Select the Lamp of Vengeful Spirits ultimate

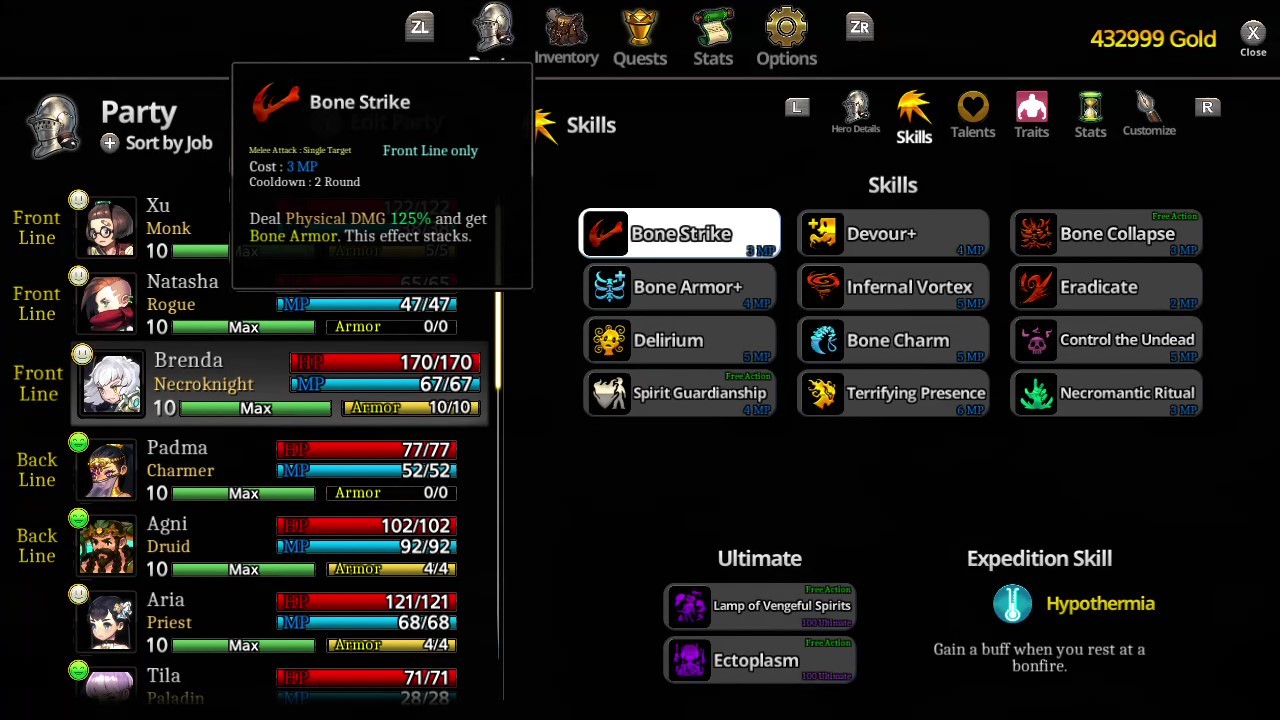(x=760, y=605)
